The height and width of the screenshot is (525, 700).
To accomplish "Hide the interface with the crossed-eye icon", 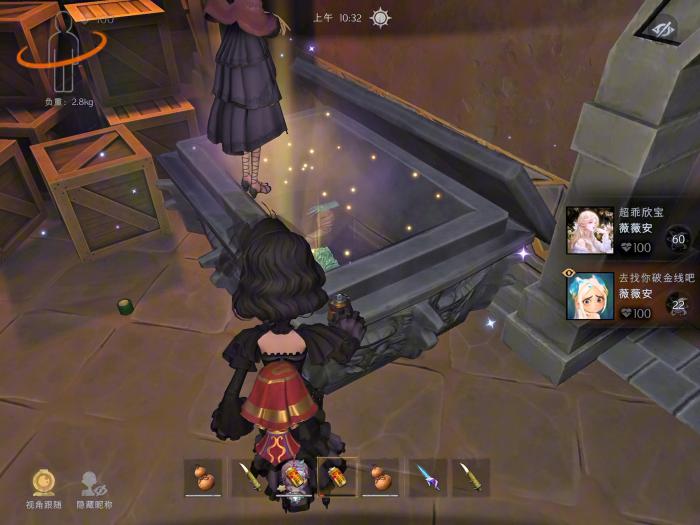I will [x=661, y=31].
